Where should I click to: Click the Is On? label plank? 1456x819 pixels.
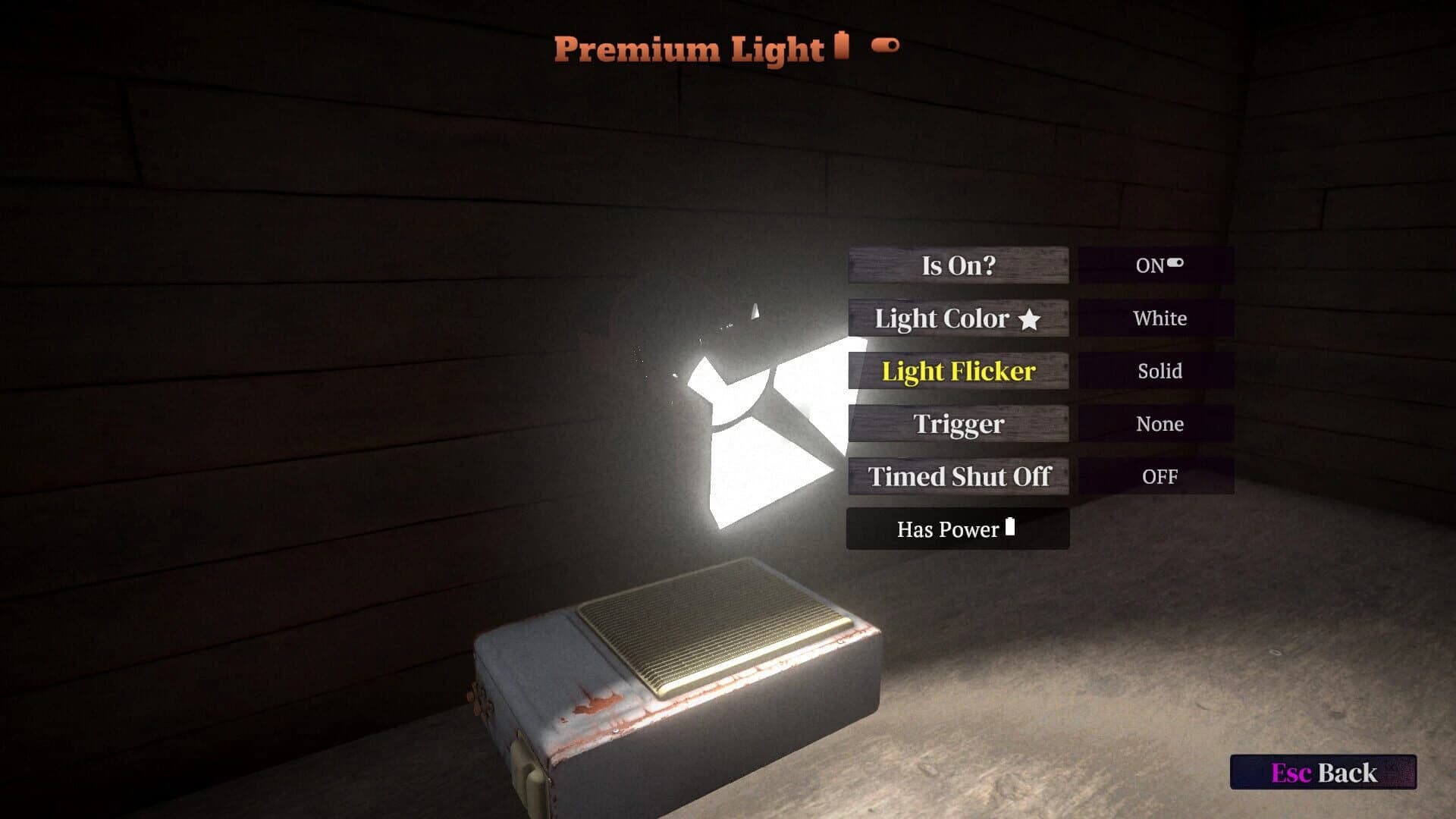tap(959, 265)
